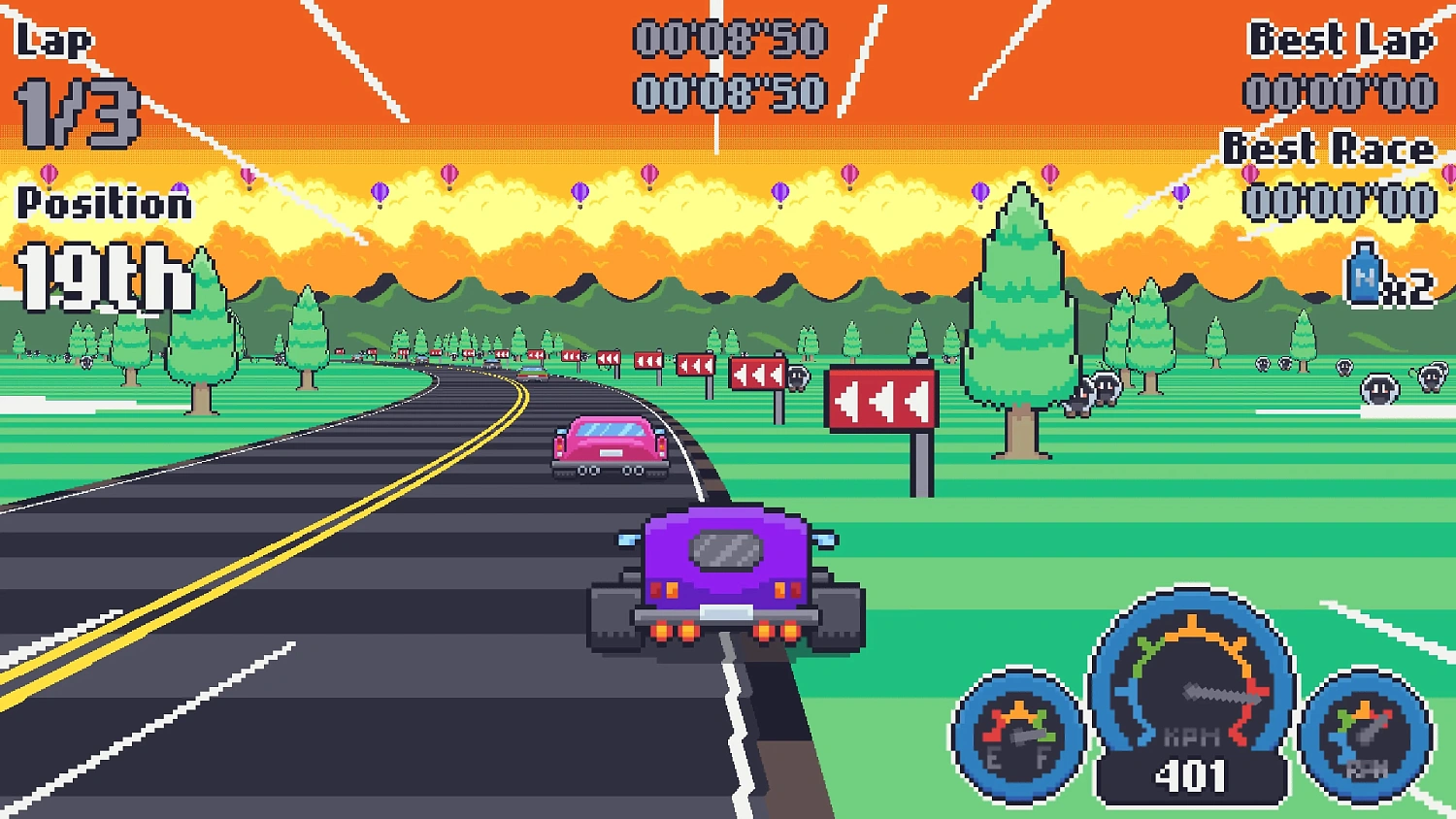Click the E to F fuel indicator
The height and width of the screenshot is (819, 1456).
click(x=1017, y=755)
